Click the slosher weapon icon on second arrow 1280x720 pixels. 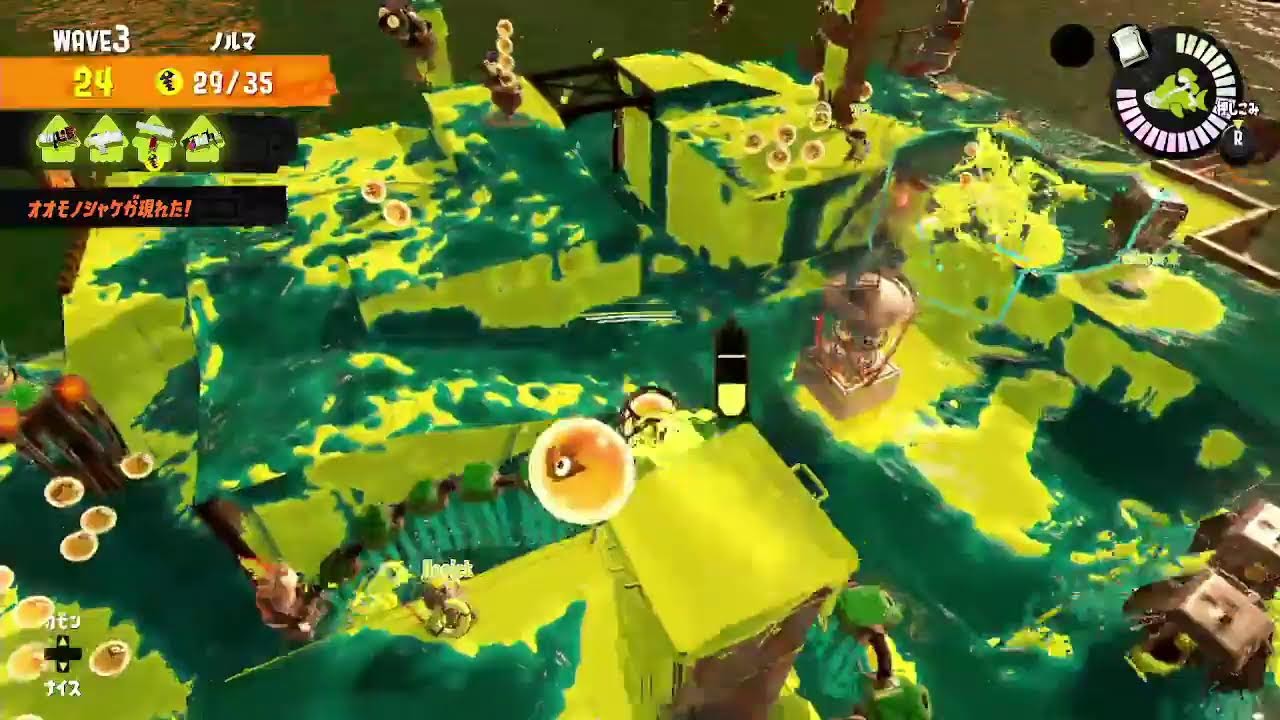(x=105, y=137)
